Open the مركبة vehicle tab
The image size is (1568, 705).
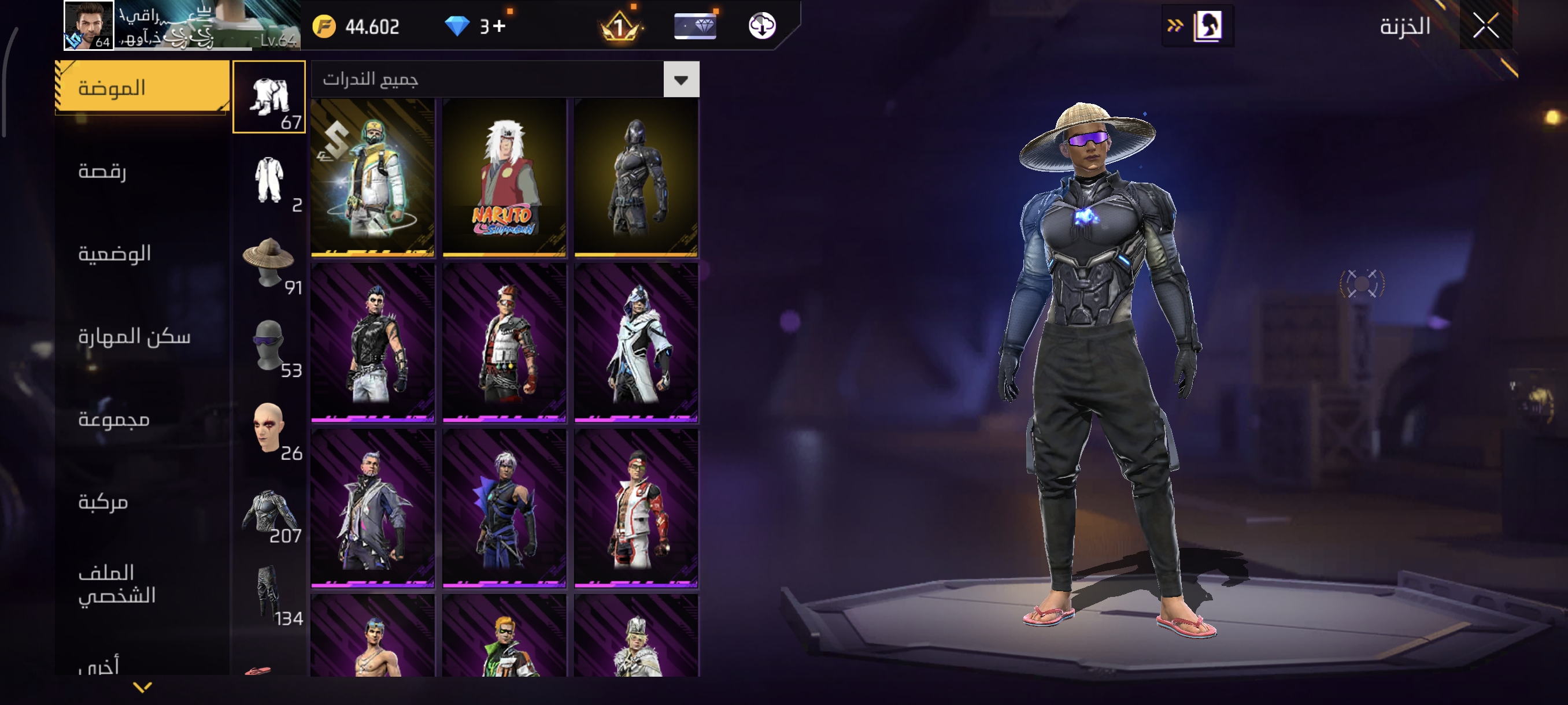point(103,502)
